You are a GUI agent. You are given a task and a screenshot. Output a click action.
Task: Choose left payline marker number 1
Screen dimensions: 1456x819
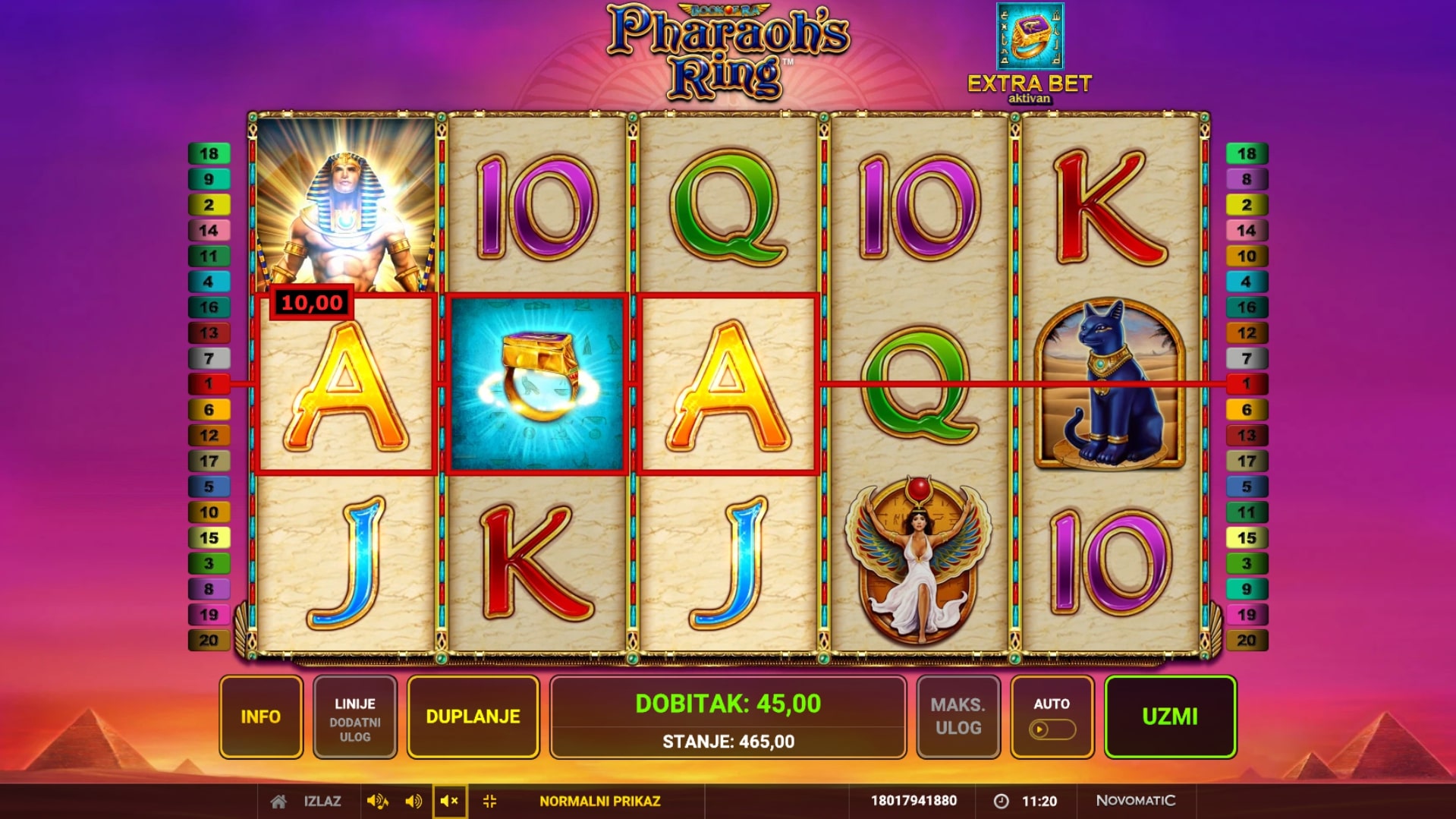point(209,384)
